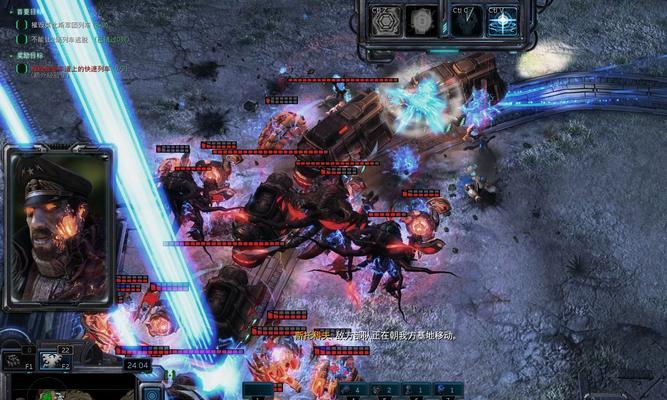
Task: Click the commander portrait panel
Action: [58, 227]
